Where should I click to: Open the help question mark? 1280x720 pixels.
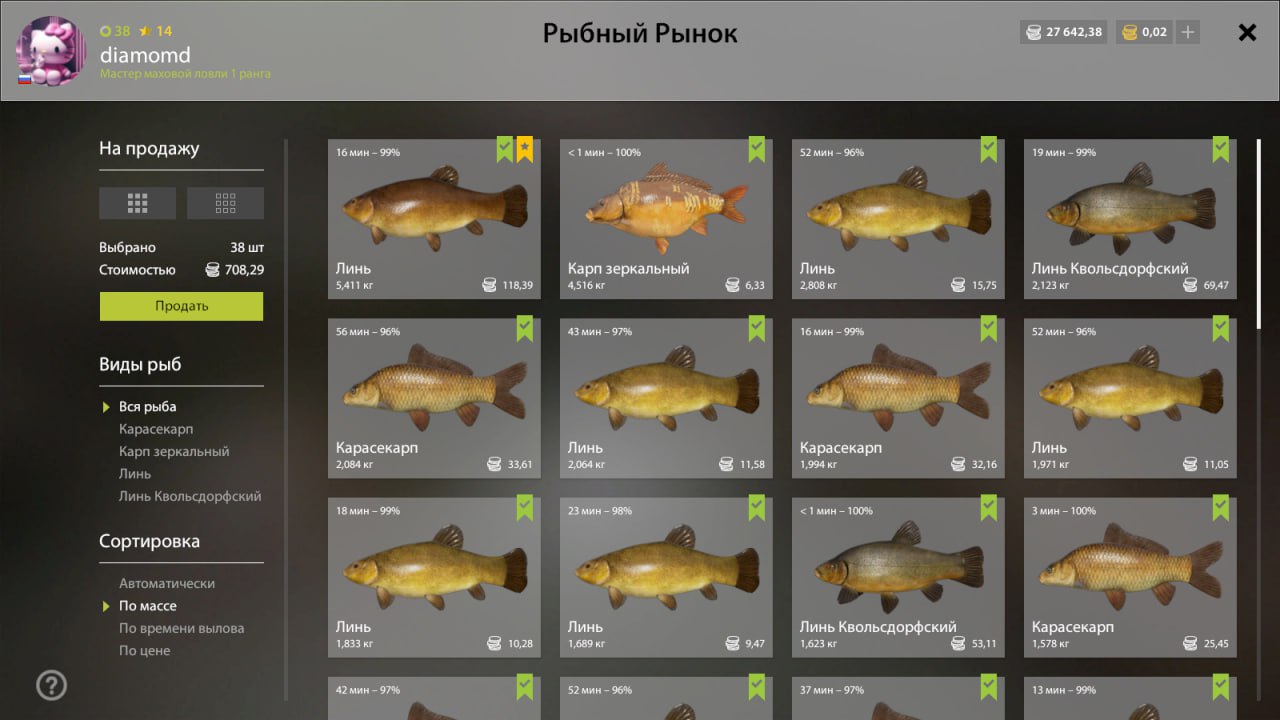point(51,685)
